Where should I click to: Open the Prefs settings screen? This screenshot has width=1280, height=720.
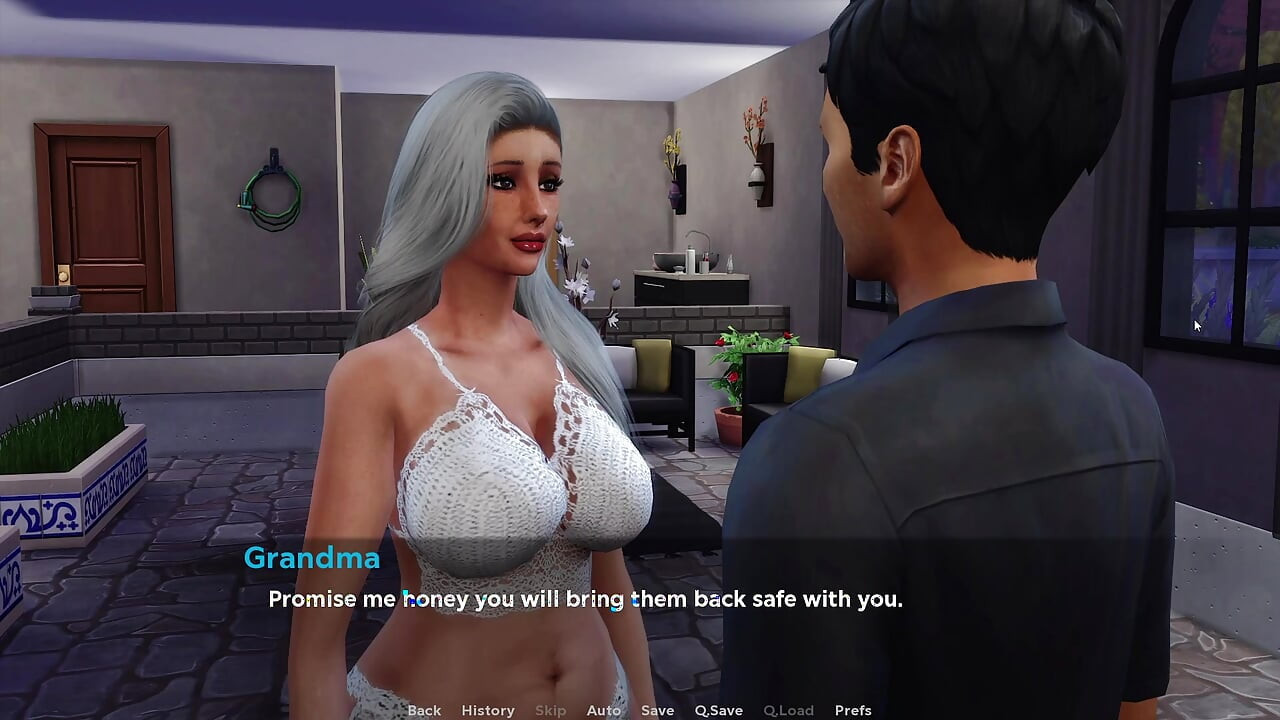[852, 710]
